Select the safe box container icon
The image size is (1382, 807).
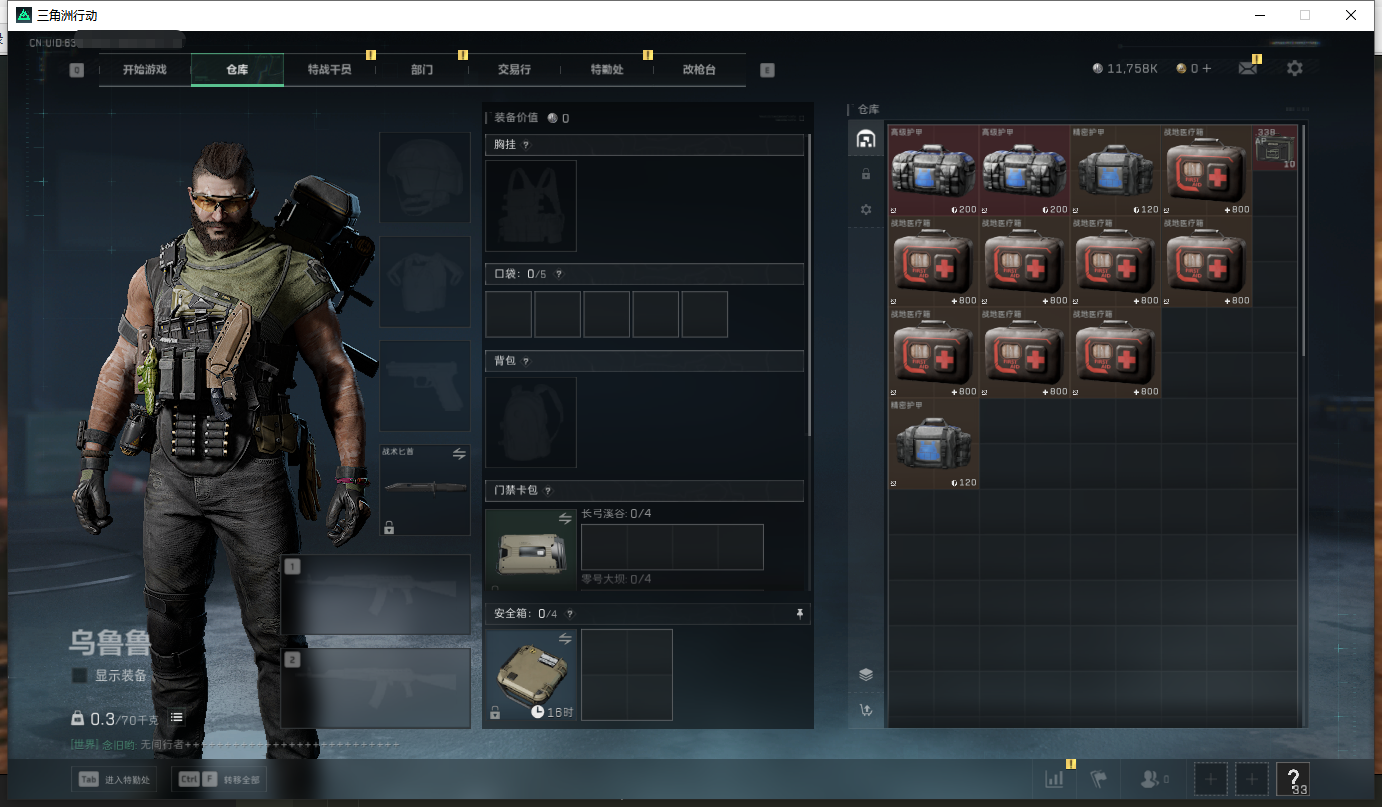click(530, 674)
